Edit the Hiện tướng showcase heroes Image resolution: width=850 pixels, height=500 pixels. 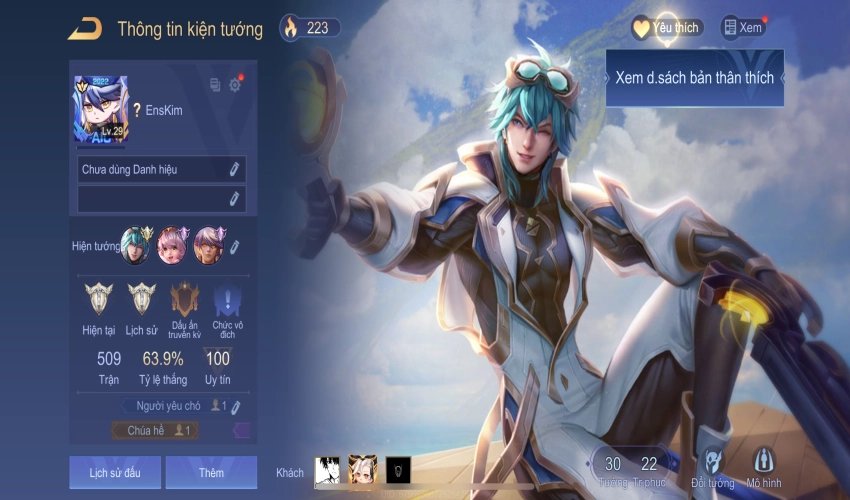click(x=234, y=246)
